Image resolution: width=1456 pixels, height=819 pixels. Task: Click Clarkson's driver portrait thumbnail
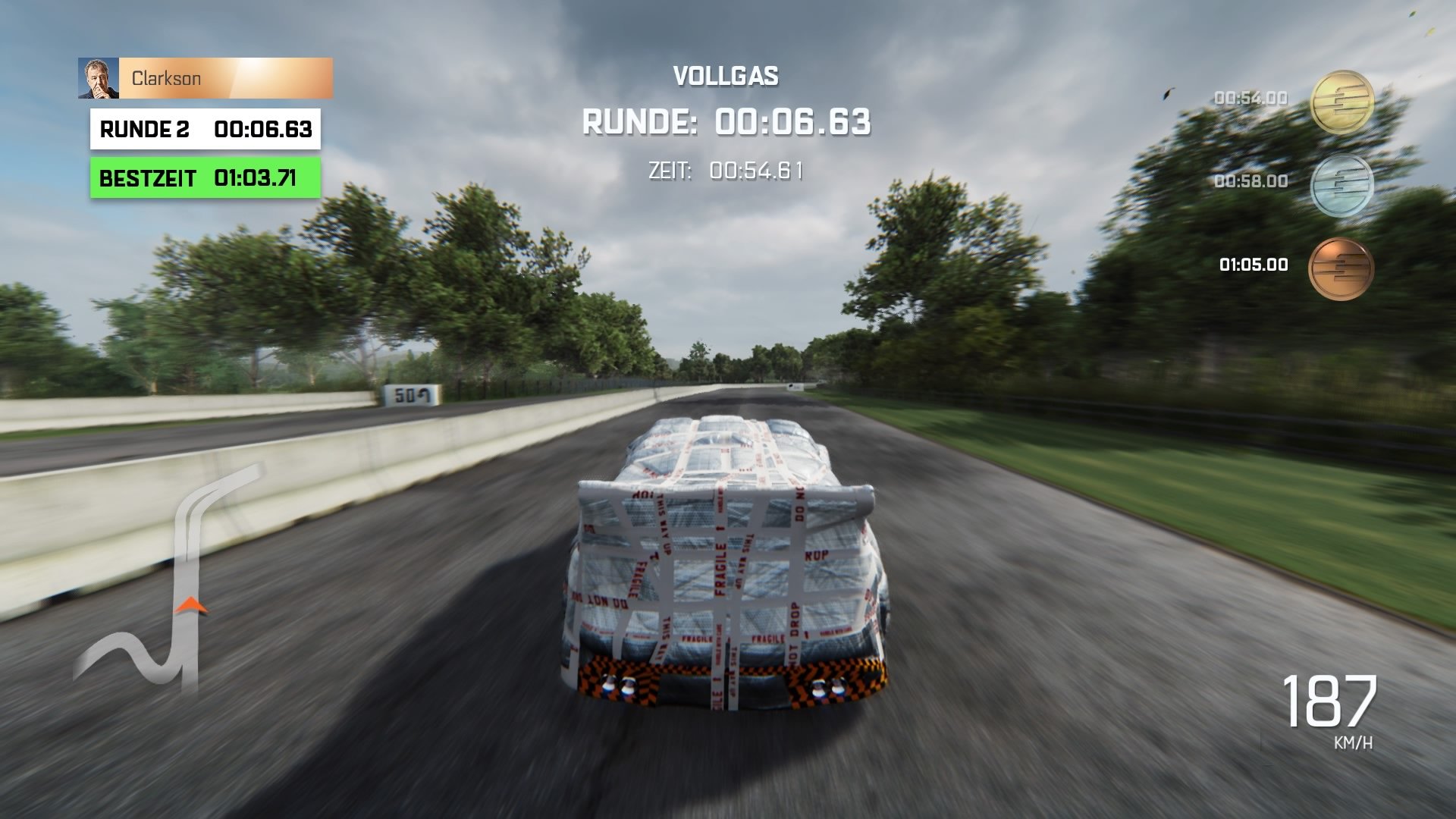pos(99,78)
